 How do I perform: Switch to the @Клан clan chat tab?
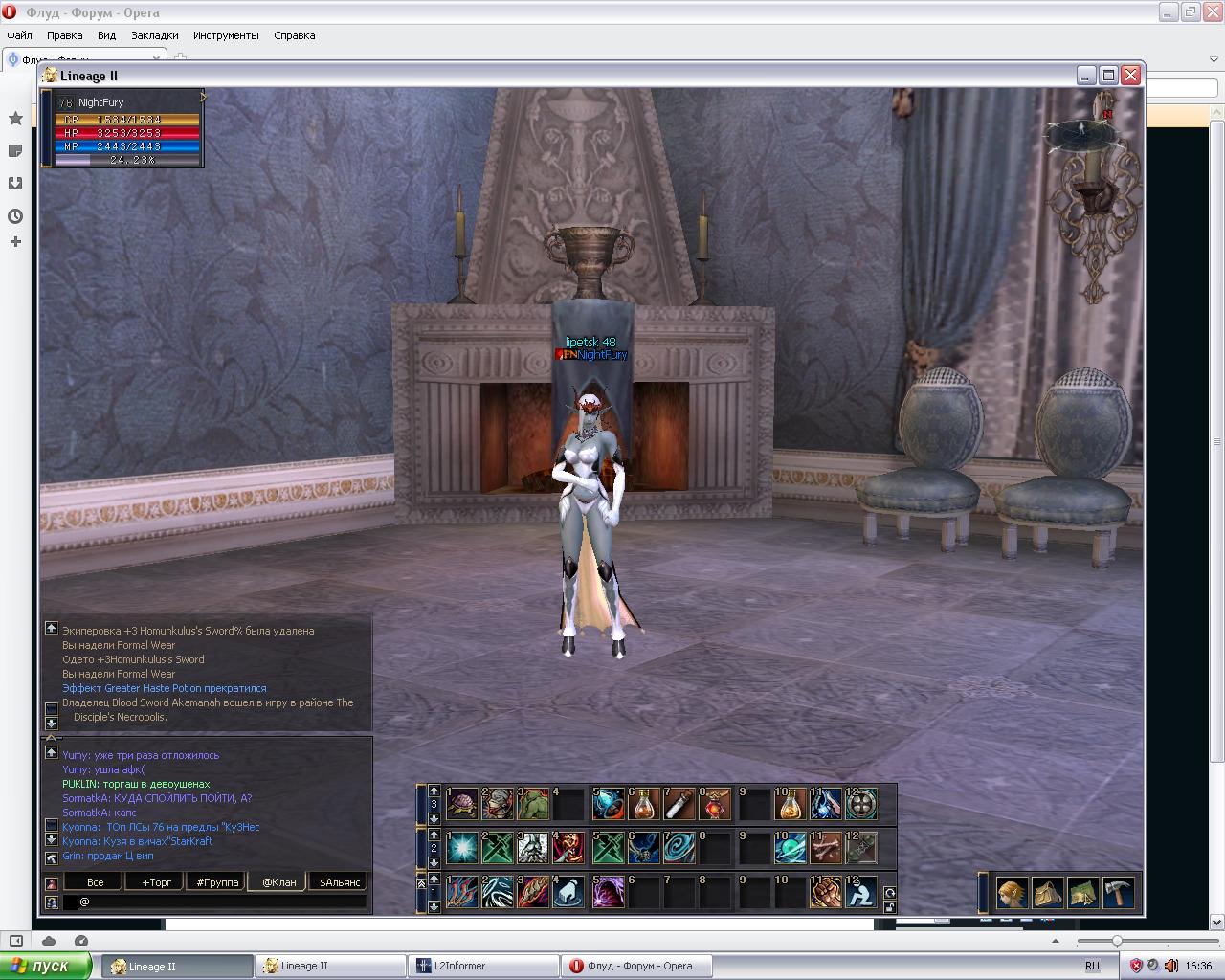point(278,882)
